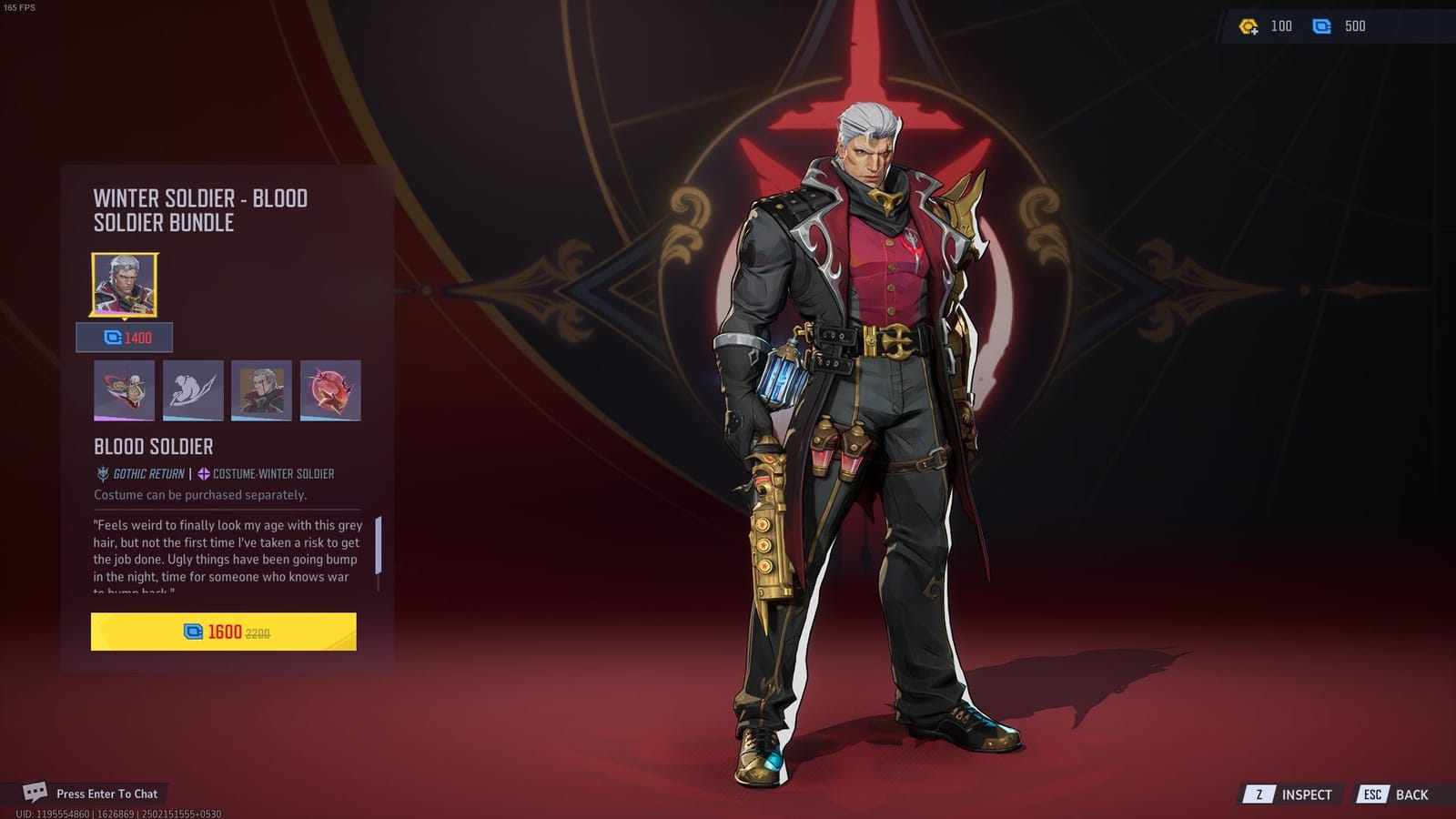This screenshot has height=819, width=1456.
Task: Open the Press Enter To Chat field
Action: point(106,793)
